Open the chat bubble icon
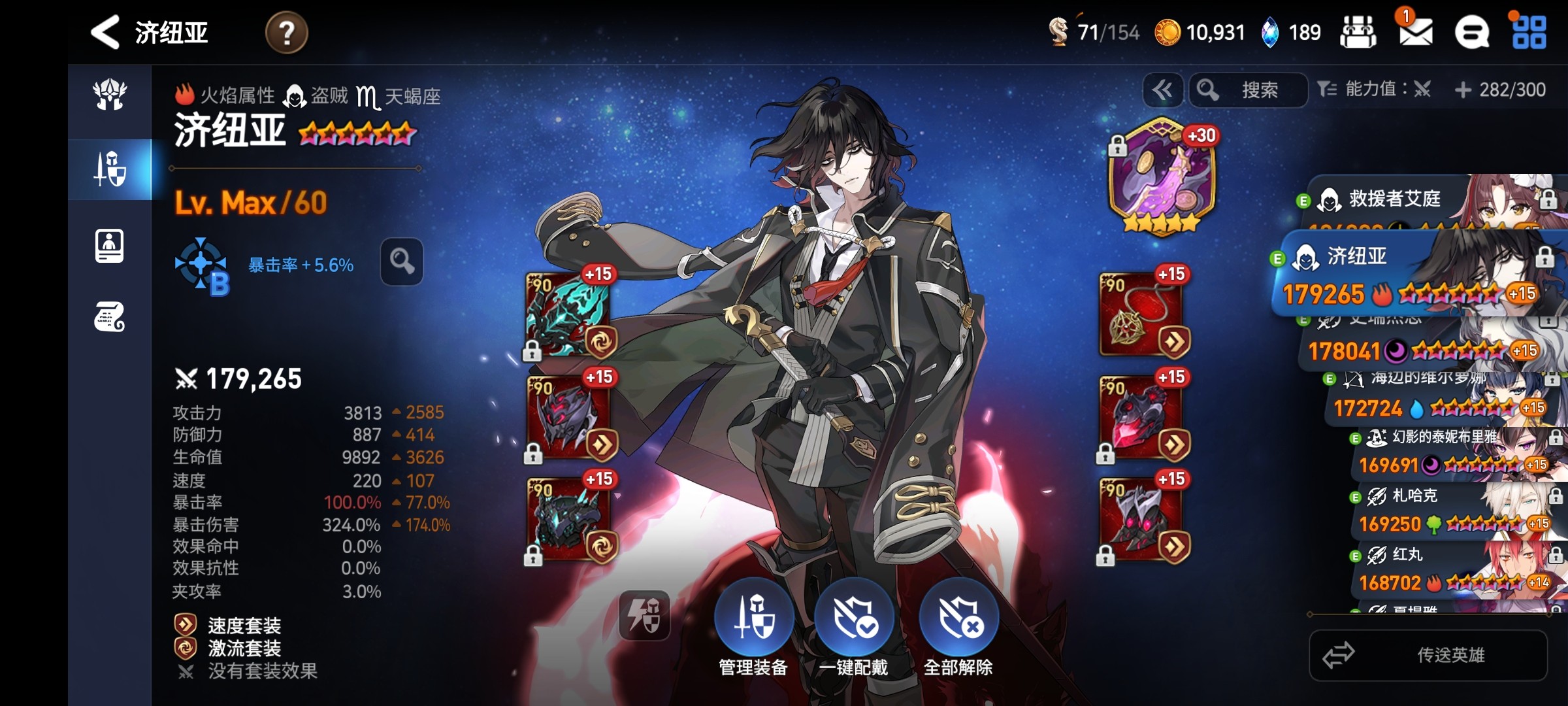The width and height of the screenshot is (1568, 706). pos(1472,33)
